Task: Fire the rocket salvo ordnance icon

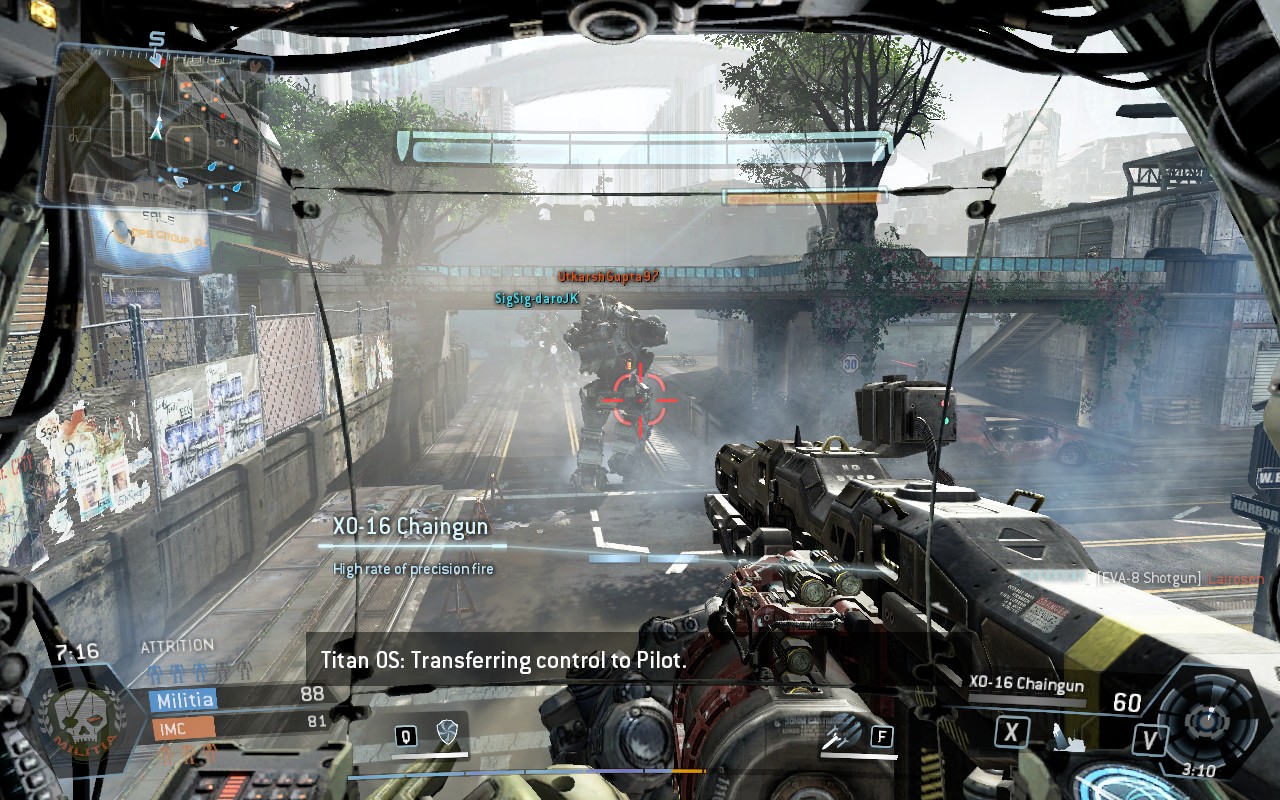Action: 843,735
